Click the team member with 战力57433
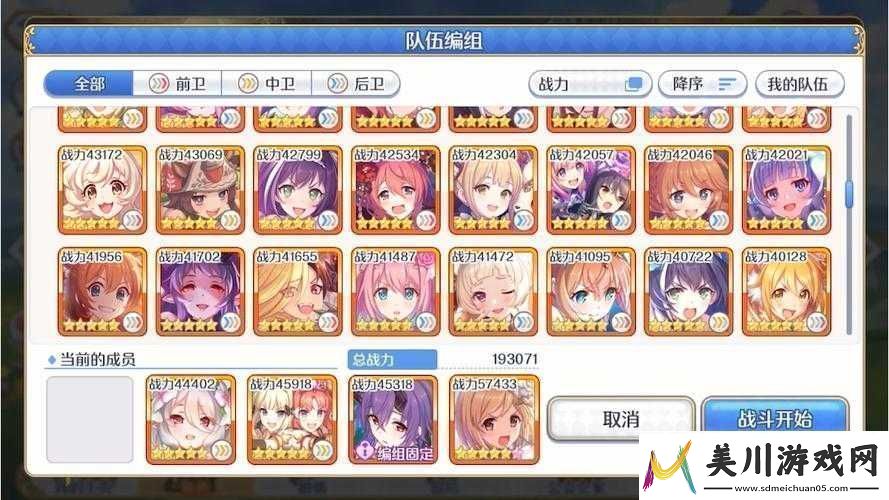The height and width of the screenshot is (500, 889). pyautogui.click(x=494, y=420)
